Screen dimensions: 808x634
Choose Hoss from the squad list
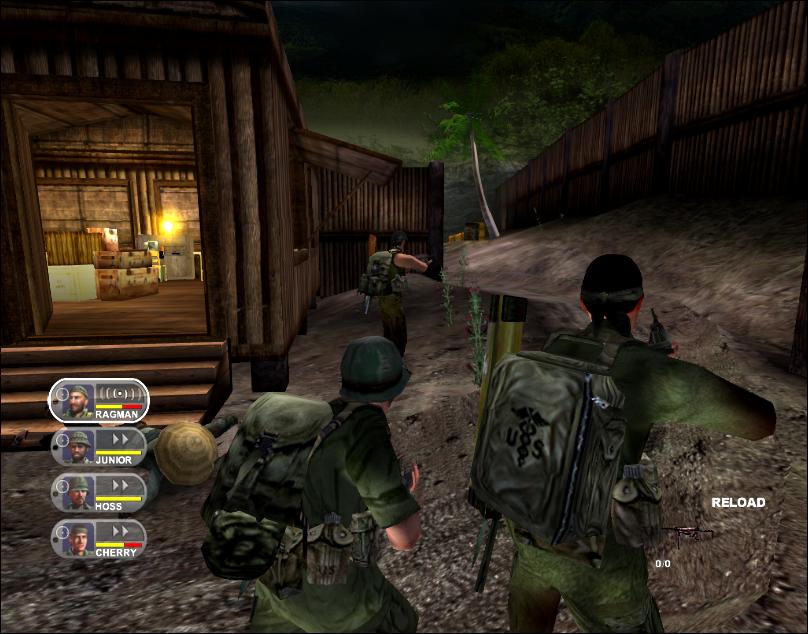(x=98, y=492)
